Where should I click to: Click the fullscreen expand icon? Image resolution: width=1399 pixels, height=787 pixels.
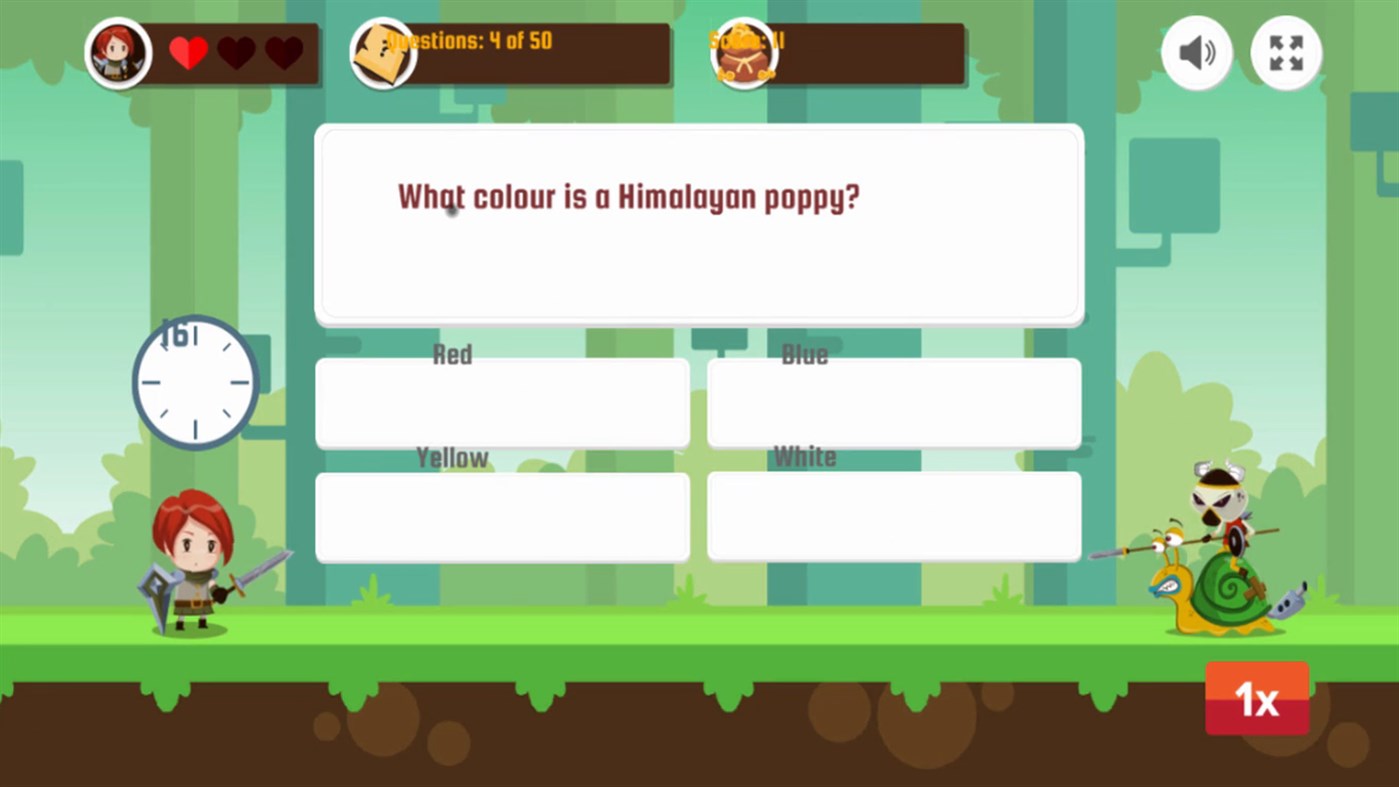1285,53
